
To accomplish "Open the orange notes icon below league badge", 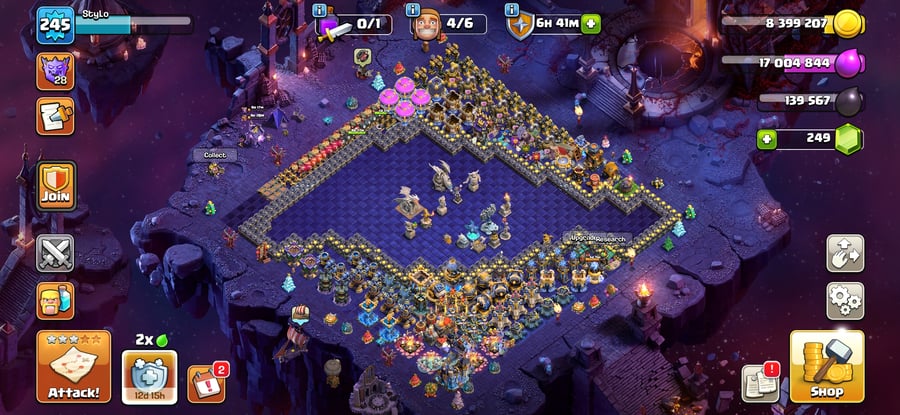I will click(55, 116).
